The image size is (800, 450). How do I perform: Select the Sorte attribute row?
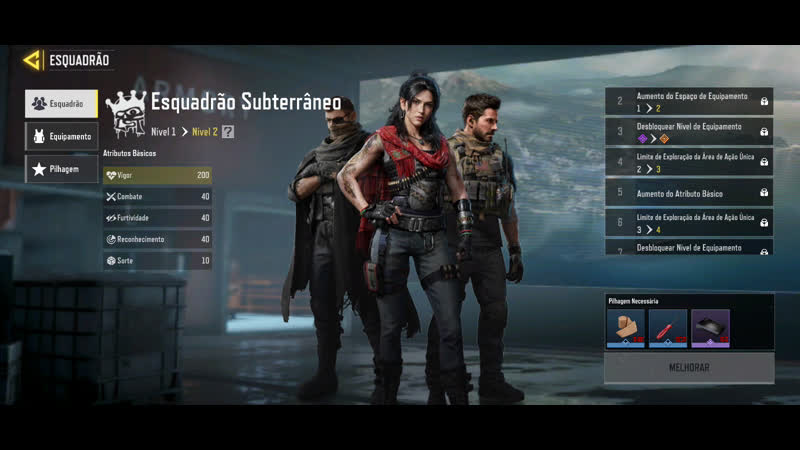click(157, 261)
